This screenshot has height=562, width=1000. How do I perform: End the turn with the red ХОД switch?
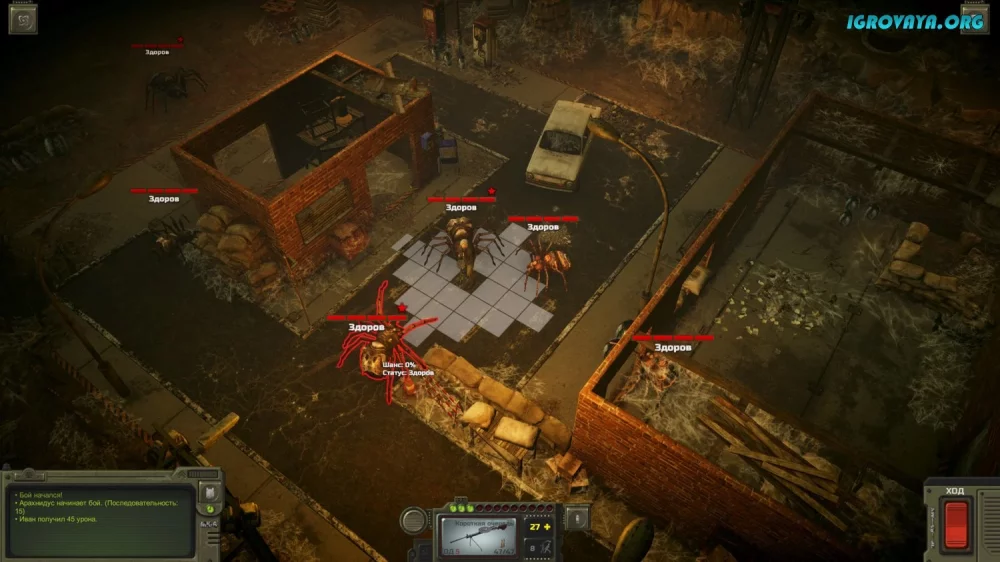pyautogui.click(x=957, y=524)
